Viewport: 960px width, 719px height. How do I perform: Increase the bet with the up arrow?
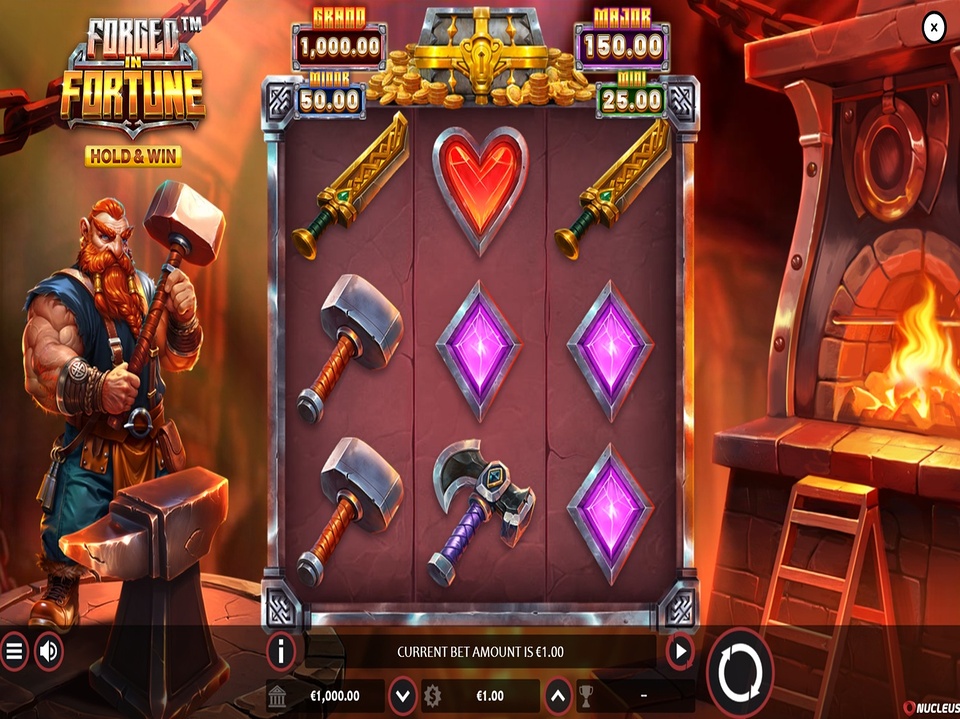557,695
